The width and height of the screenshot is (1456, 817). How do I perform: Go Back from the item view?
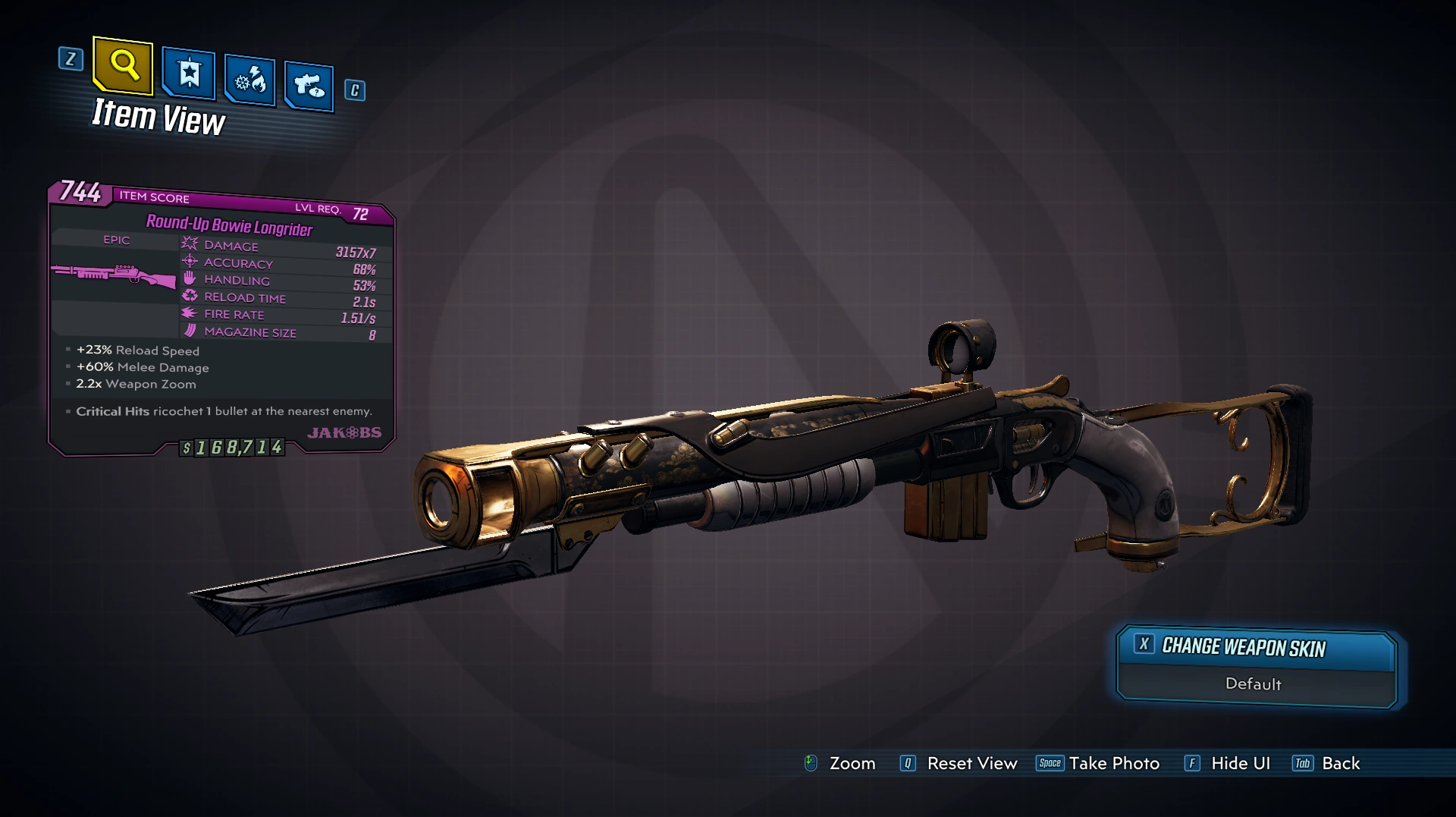pyautogui.click(x=1326, y=763)
